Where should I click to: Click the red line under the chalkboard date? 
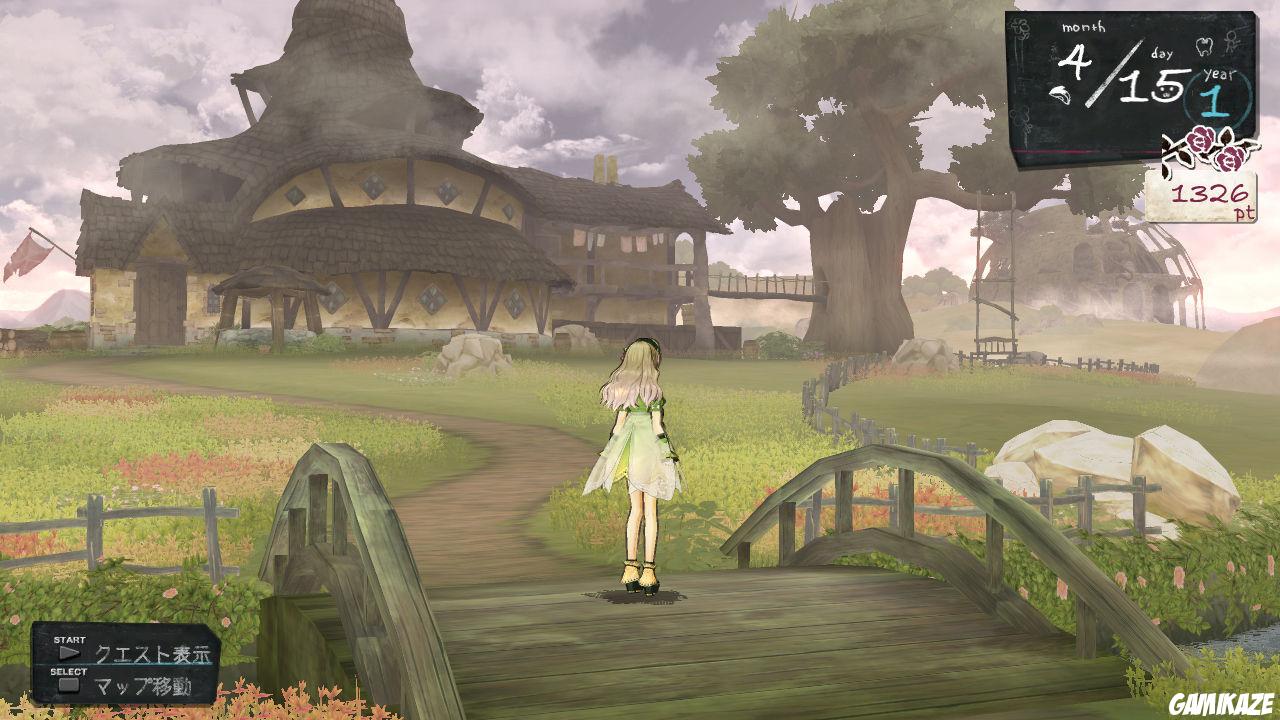pos(1080,148)
